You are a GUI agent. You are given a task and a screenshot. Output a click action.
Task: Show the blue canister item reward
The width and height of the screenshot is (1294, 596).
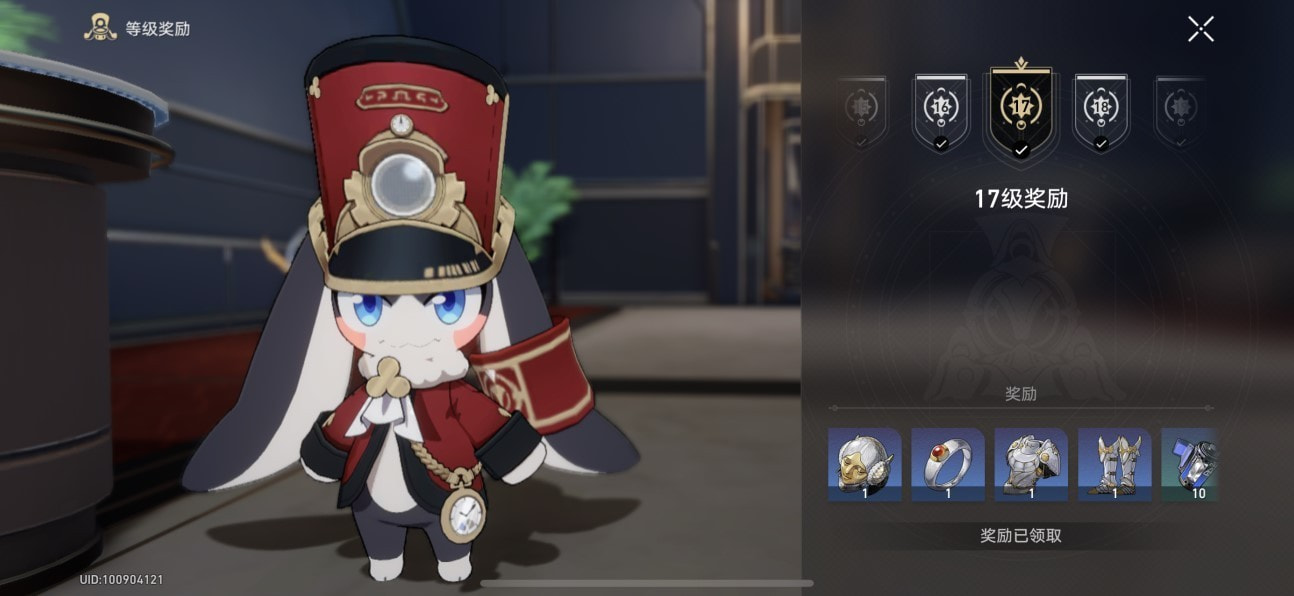(x=1190, y=464)
